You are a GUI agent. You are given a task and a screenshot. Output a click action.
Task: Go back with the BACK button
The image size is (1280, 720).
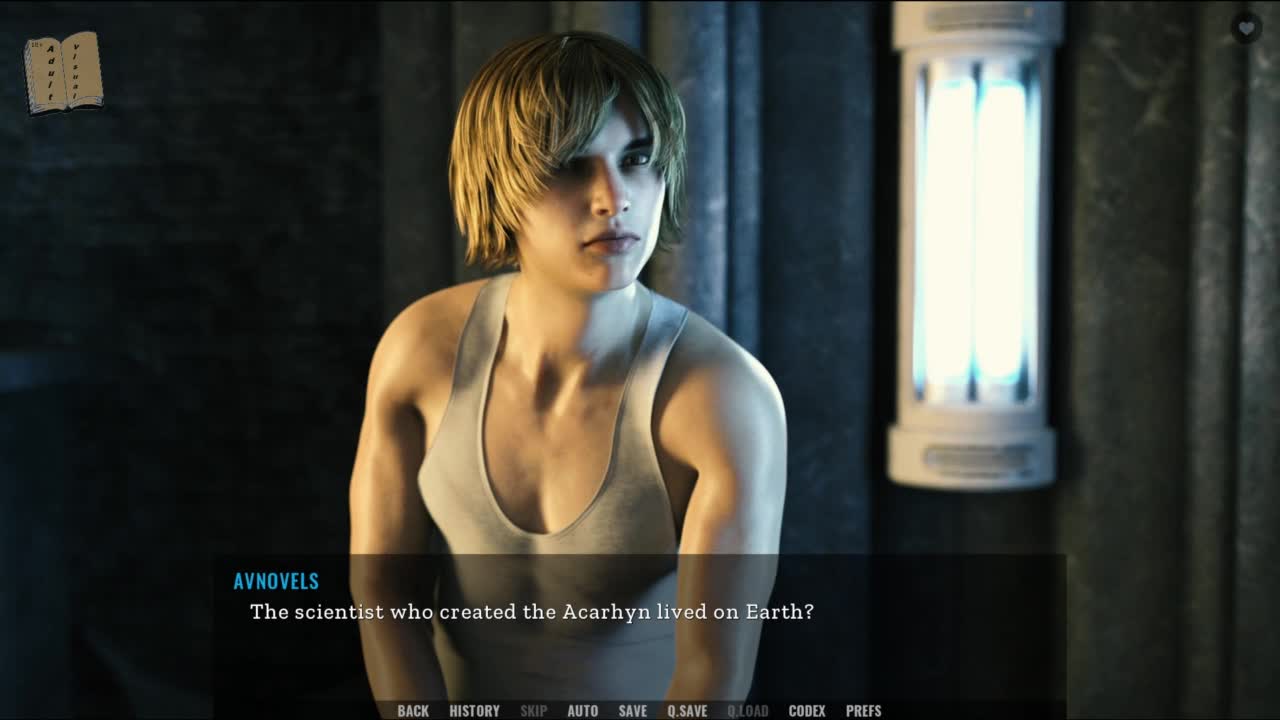[413, 711]
